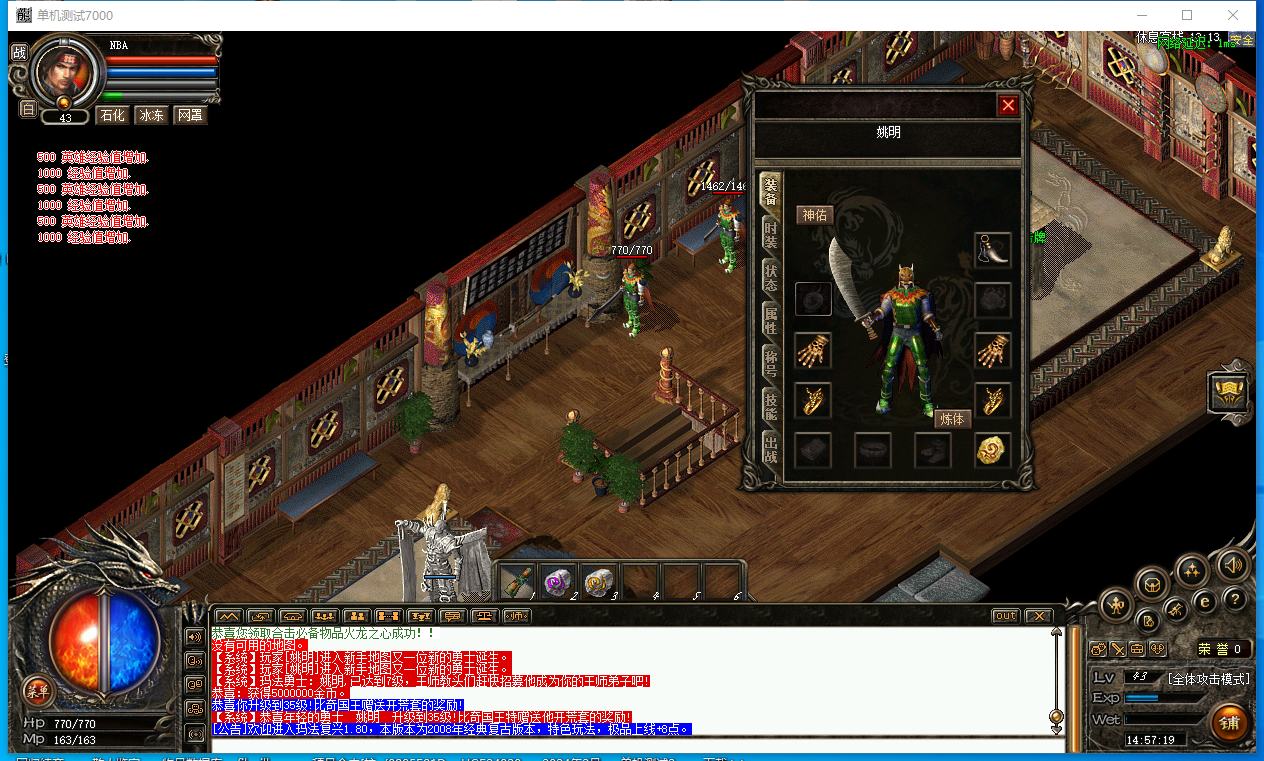Click the 炼体 body refining button
The width and height of the screenshot is (1264, 761).
[953, 419]
